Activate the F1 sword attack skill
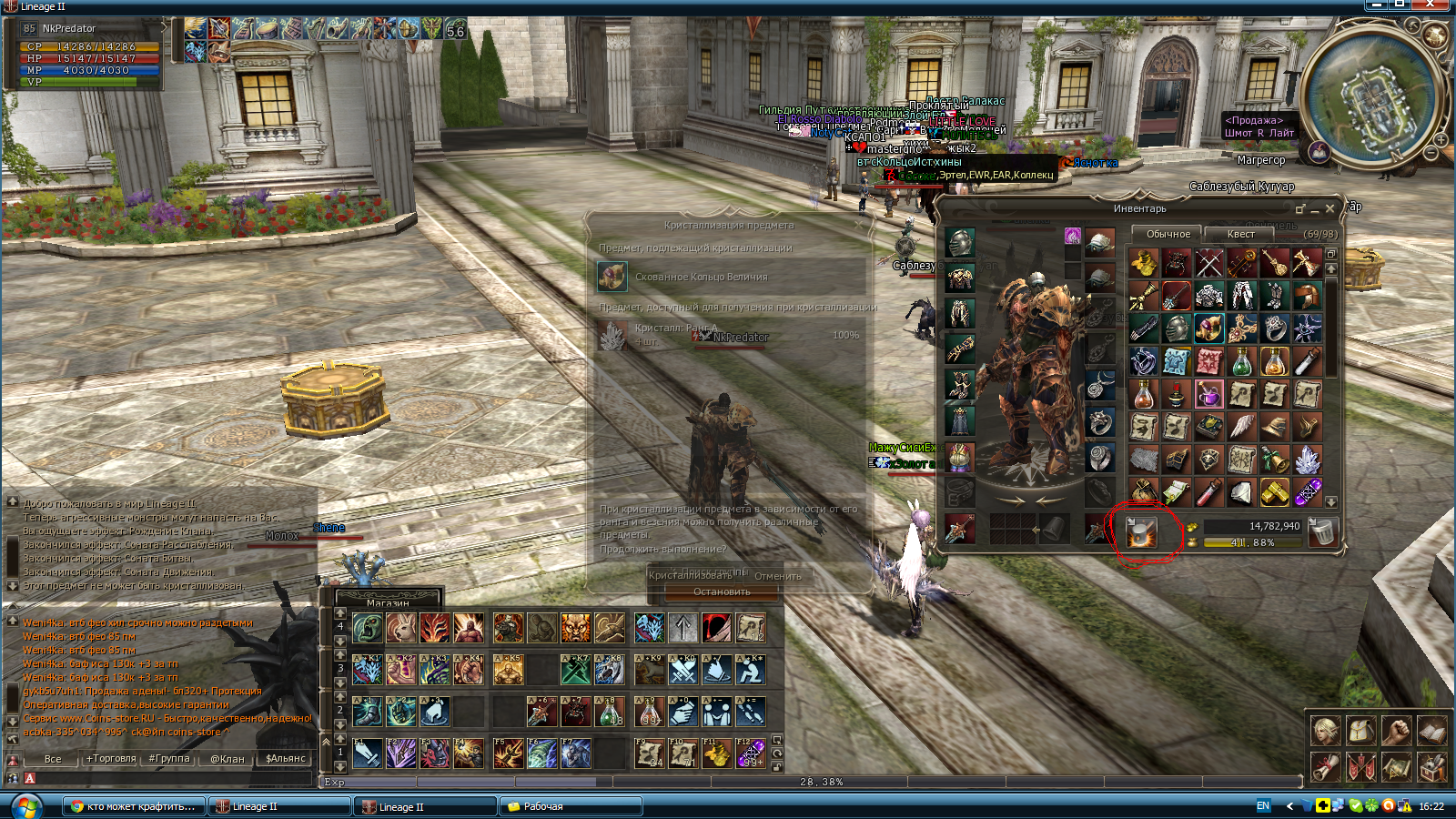Screen dimensions: 1456x819 [x=368, y=753]
